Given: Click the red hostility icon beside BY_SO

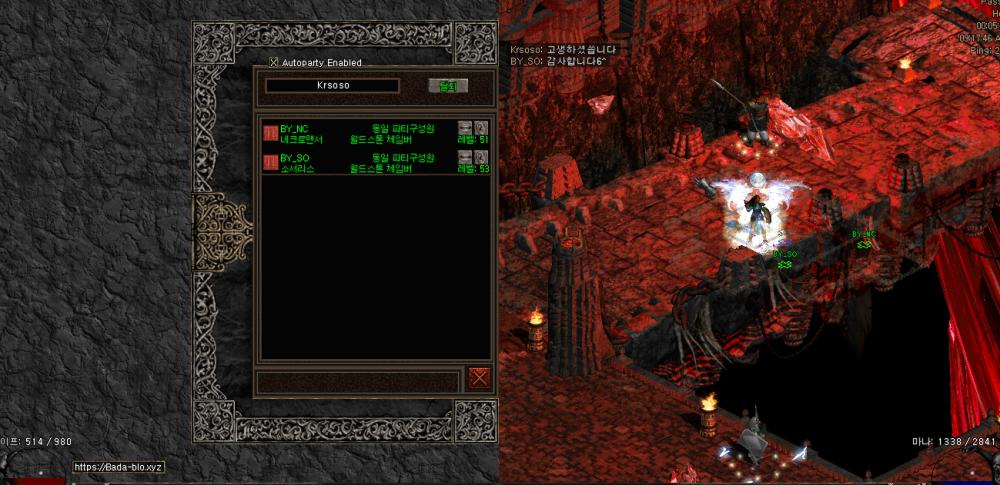Looking at the screenshot, I should point(270,162).
